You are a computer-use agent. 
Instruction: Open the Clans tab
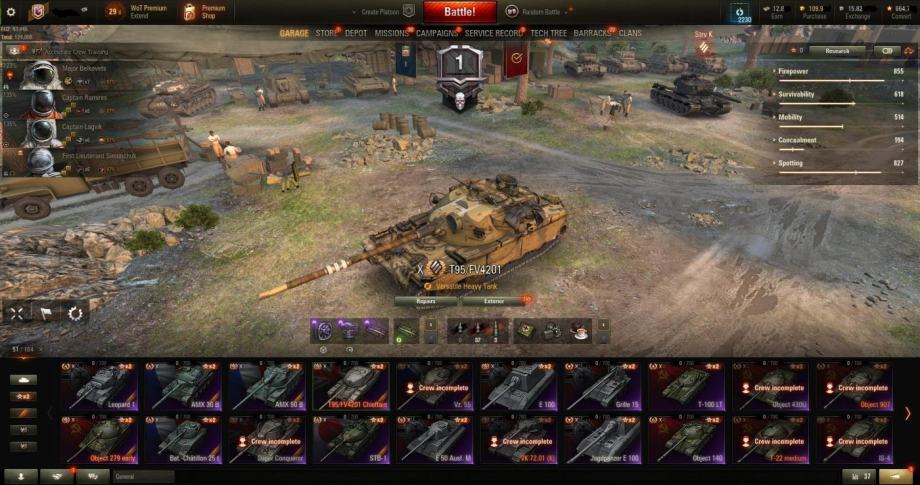tap(630, 33)
